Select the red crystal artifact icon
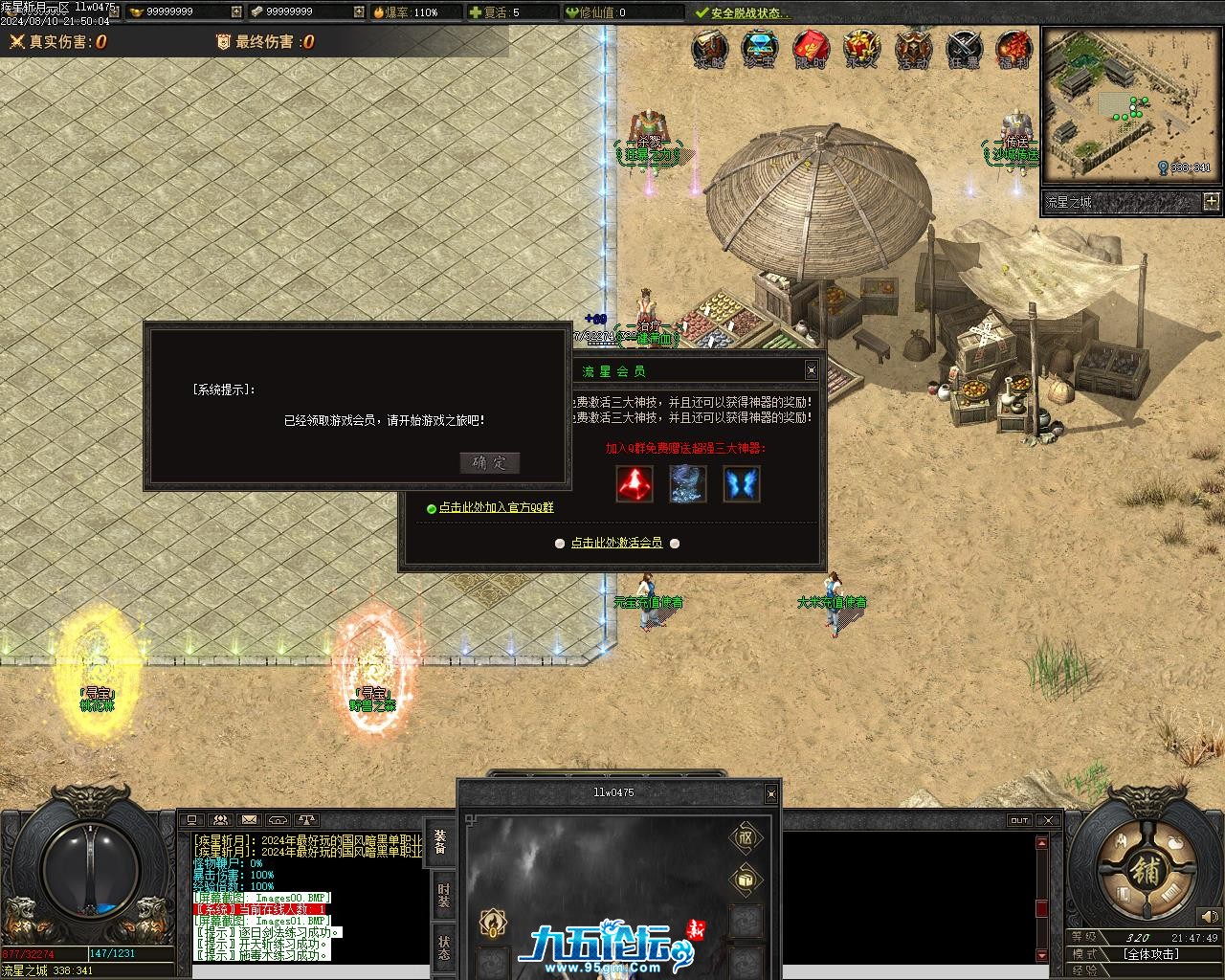 635,484
